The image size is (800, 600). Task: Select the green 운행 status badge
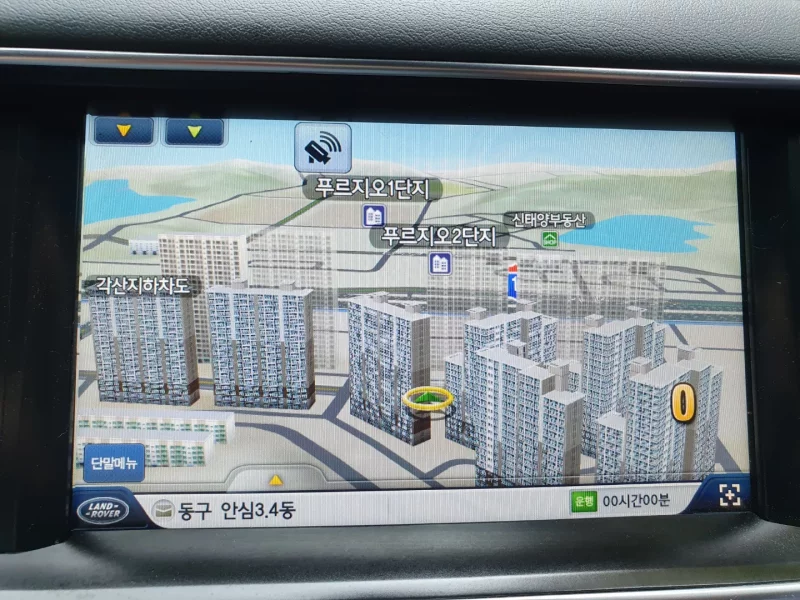pos(582,502)
